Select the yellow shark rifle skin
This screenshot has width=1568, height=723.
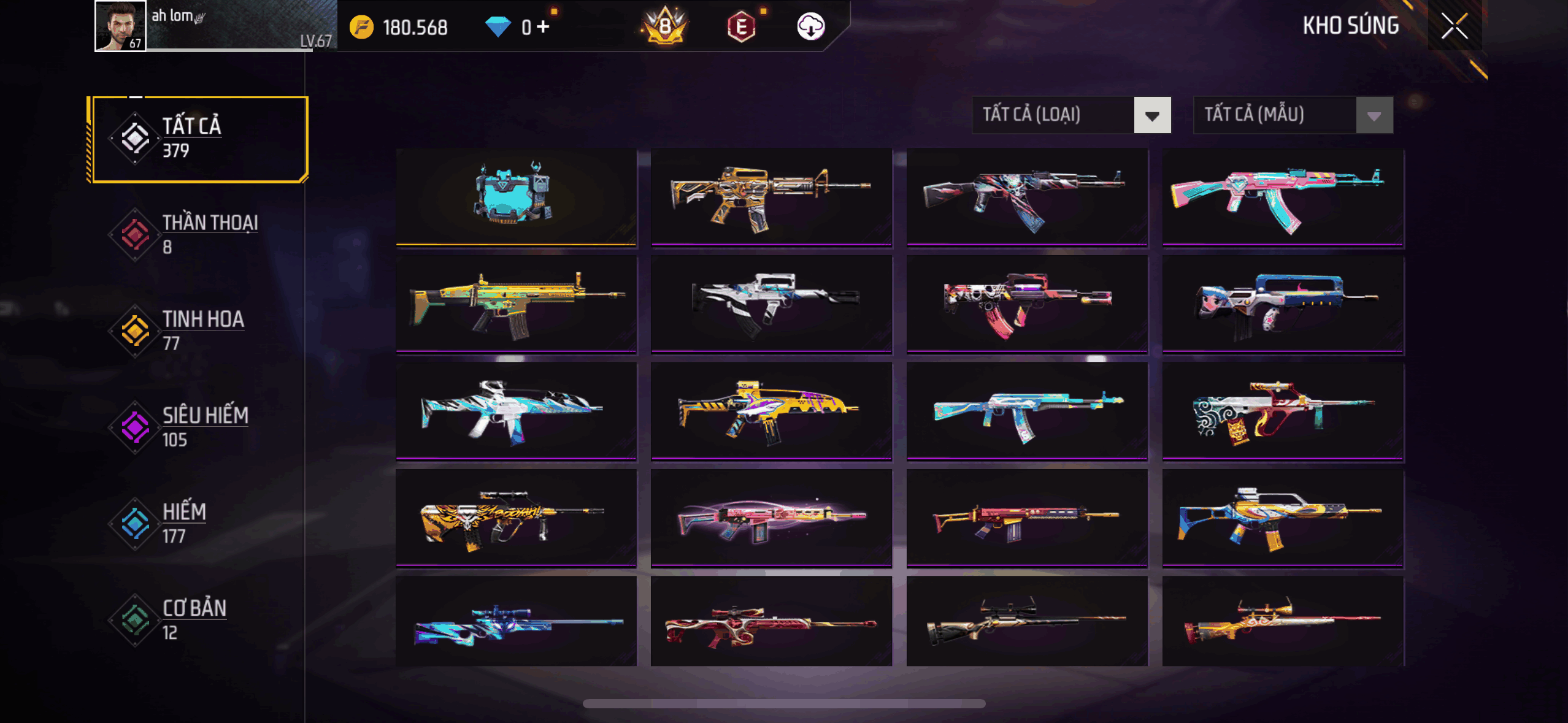pos(771,410)
